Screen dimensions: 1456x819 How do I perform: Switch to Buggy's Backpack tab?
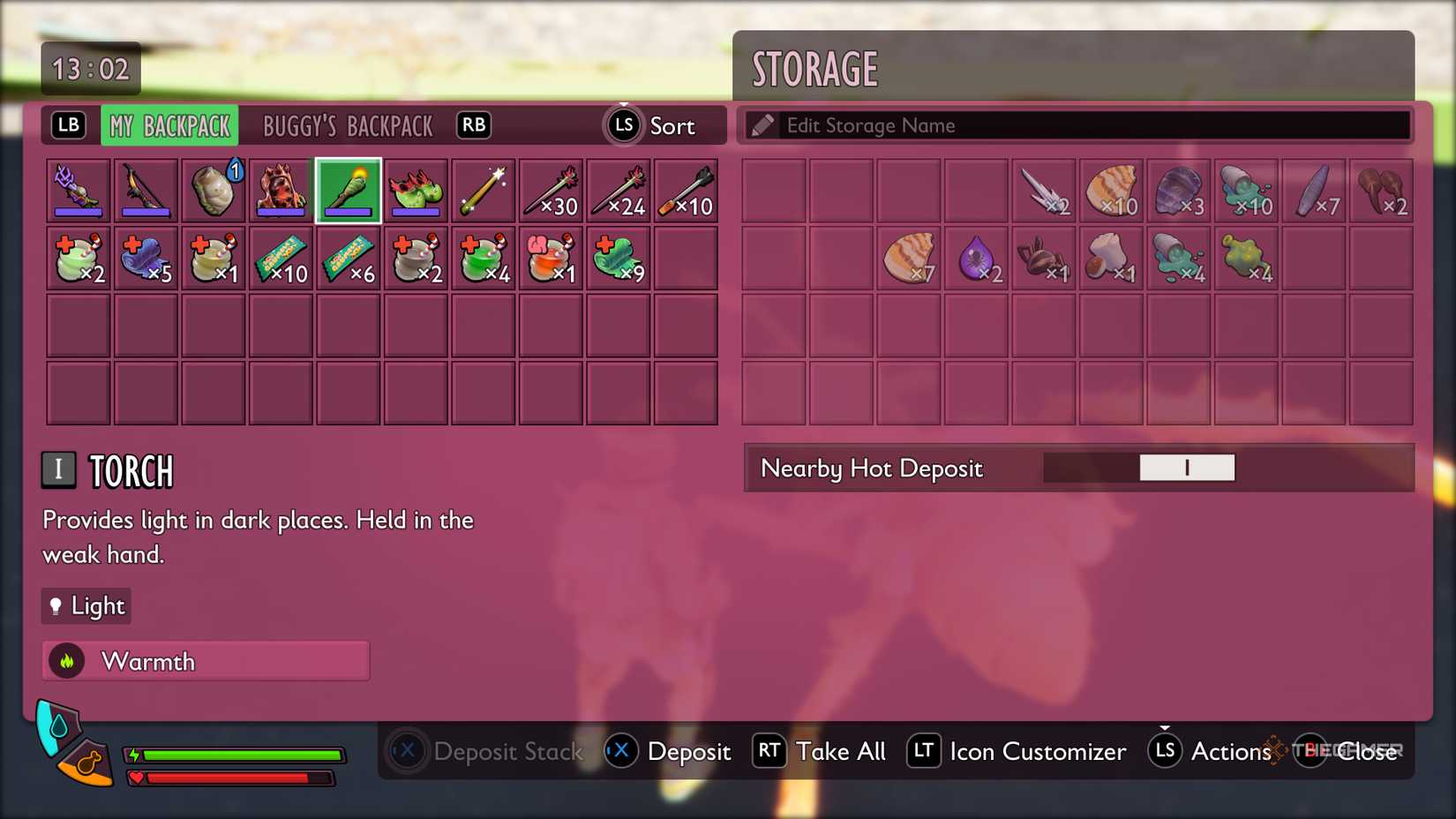click(346, 125)
